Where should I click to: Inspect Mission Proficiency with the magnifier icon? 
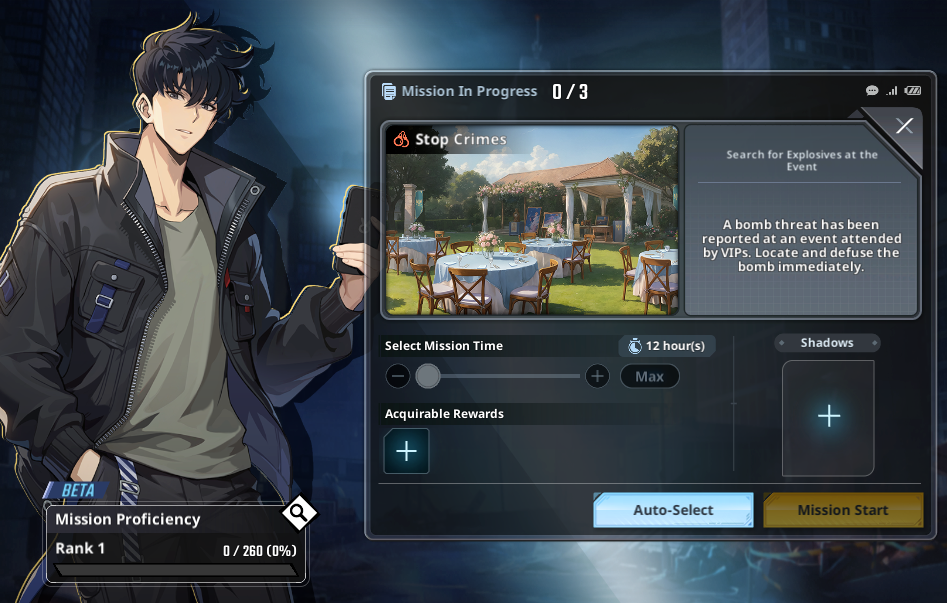coord(298,514)
